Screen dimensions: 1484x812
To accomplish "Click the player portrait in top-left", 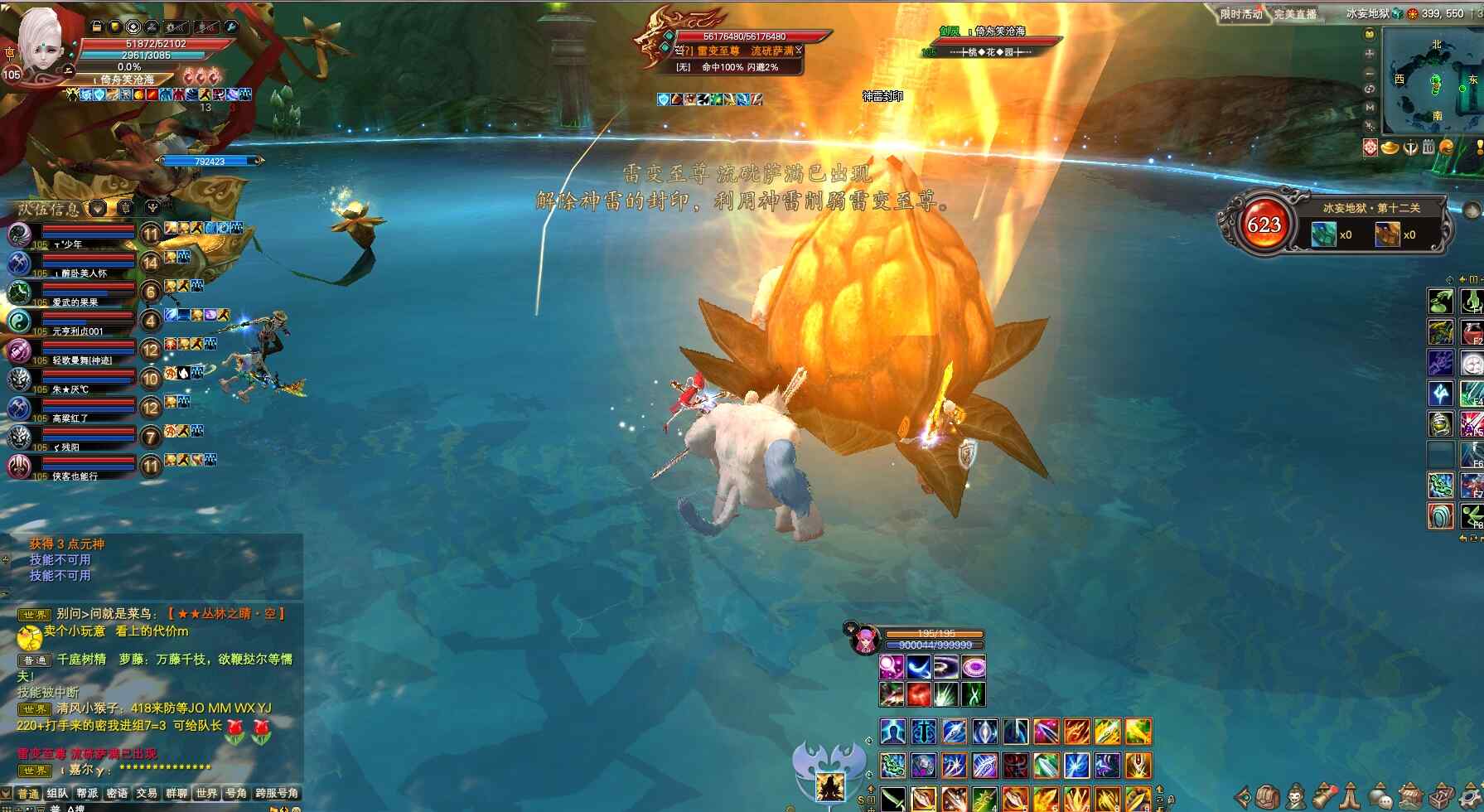I will 40,43.
